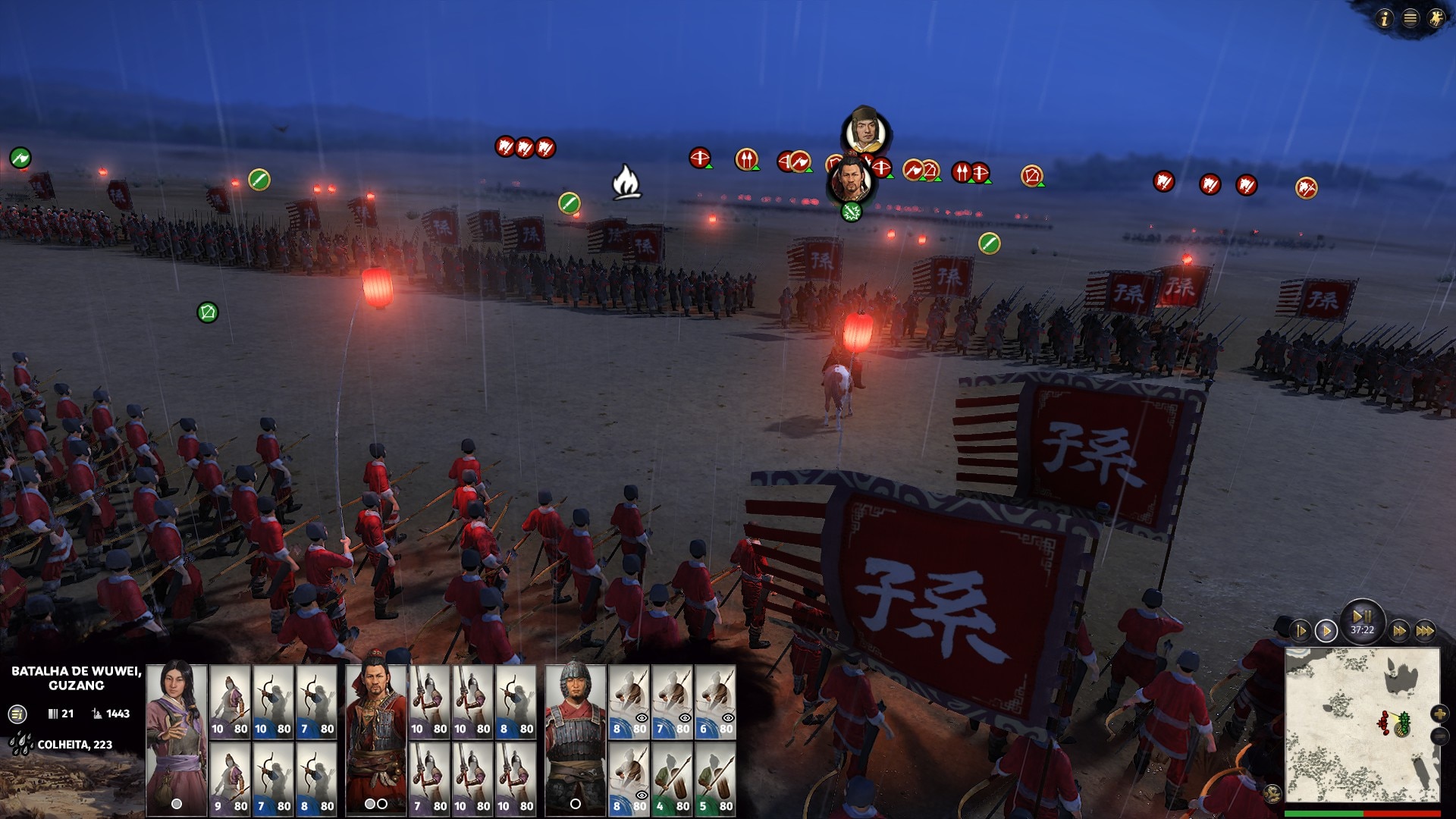Open the info button in top corner
1456x819 pixels.
click(1385, 18)
